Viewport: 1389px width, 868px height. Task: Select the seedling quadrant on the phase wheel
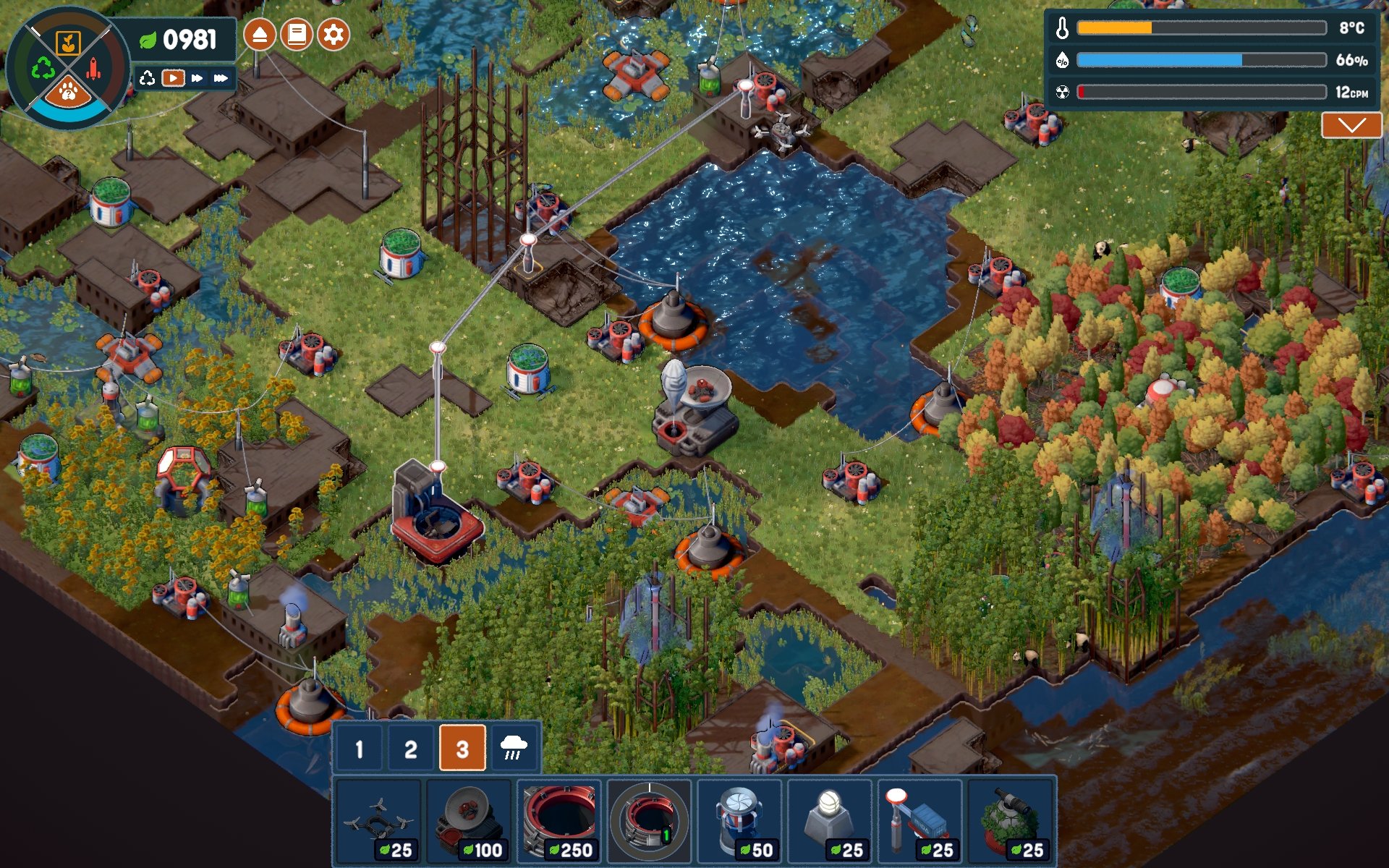[x=68, y=43]
